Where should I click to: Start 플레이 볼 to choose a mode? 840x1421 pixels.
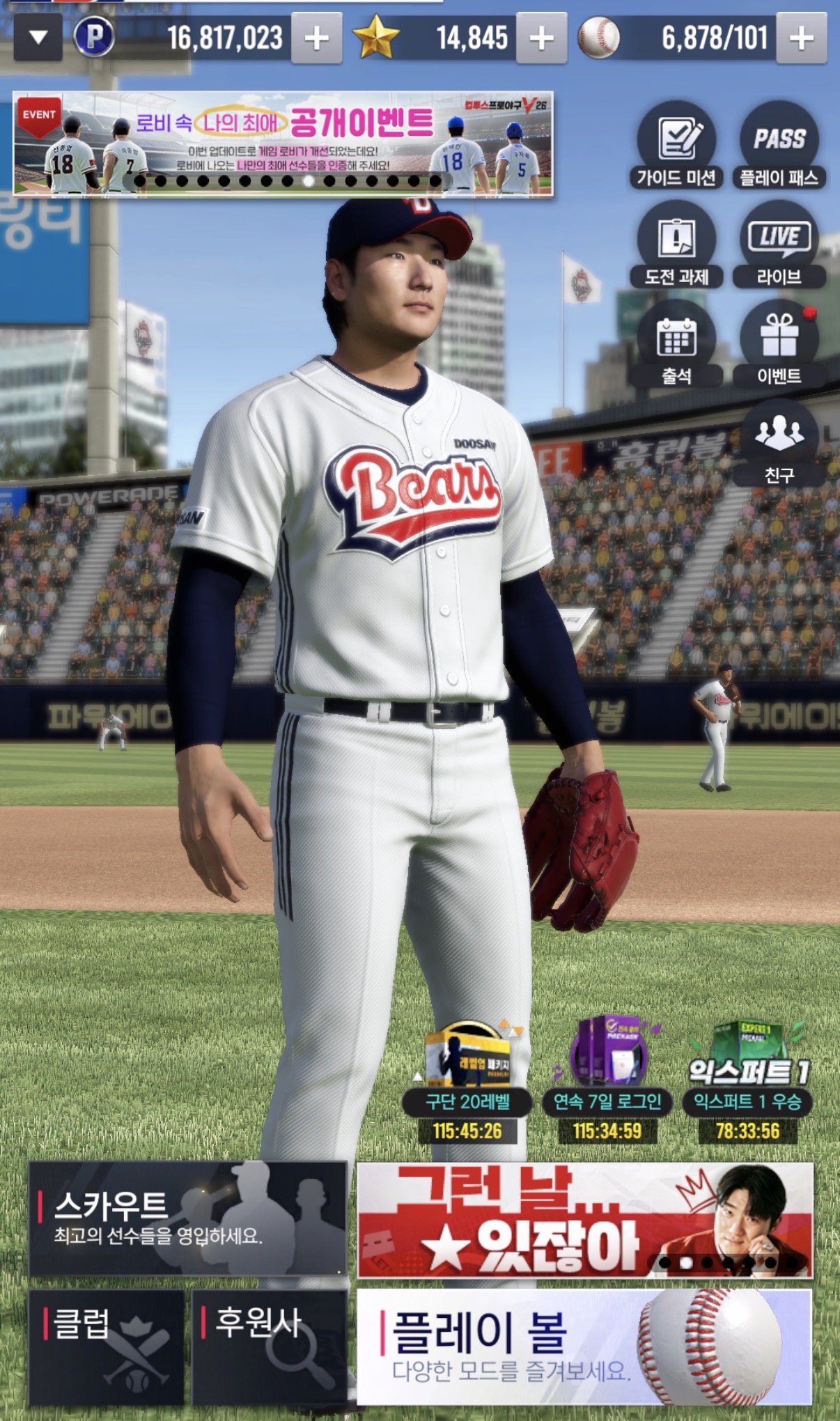click(x=584, y=1347)
